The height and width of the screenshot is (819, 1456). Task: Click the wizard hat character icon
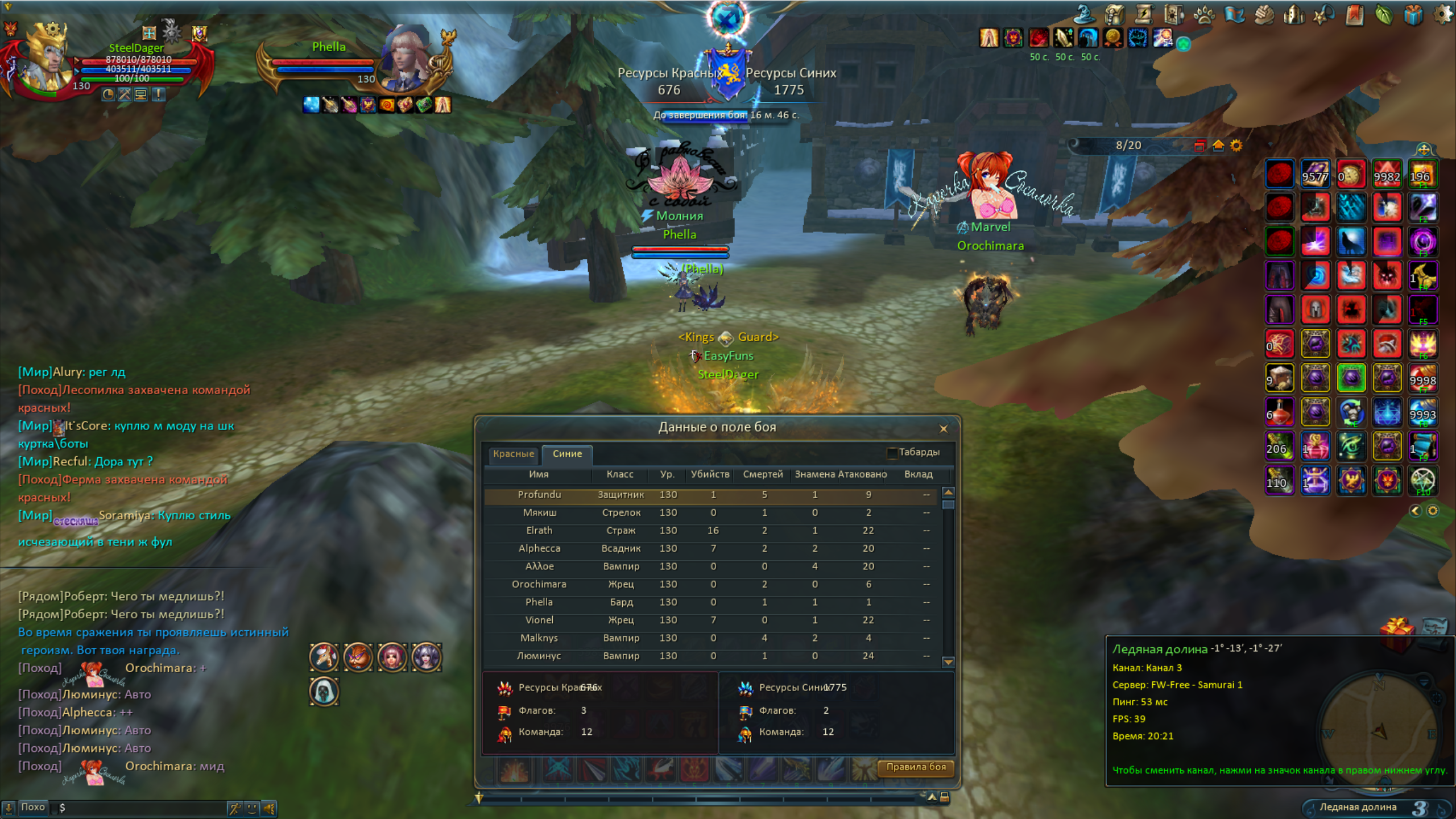(x=1084, y=14)
